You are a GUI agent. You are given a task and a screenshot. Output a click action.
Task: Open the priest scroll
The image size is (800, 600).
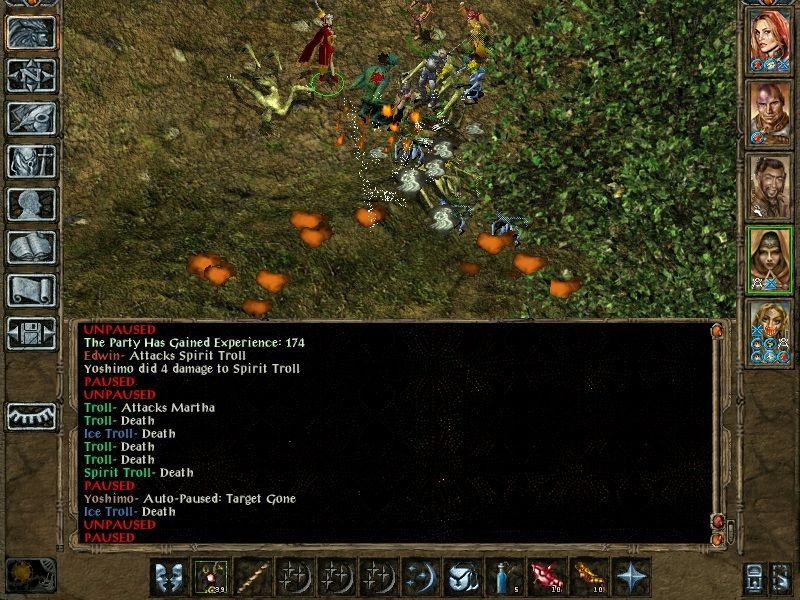coord(31,290)
